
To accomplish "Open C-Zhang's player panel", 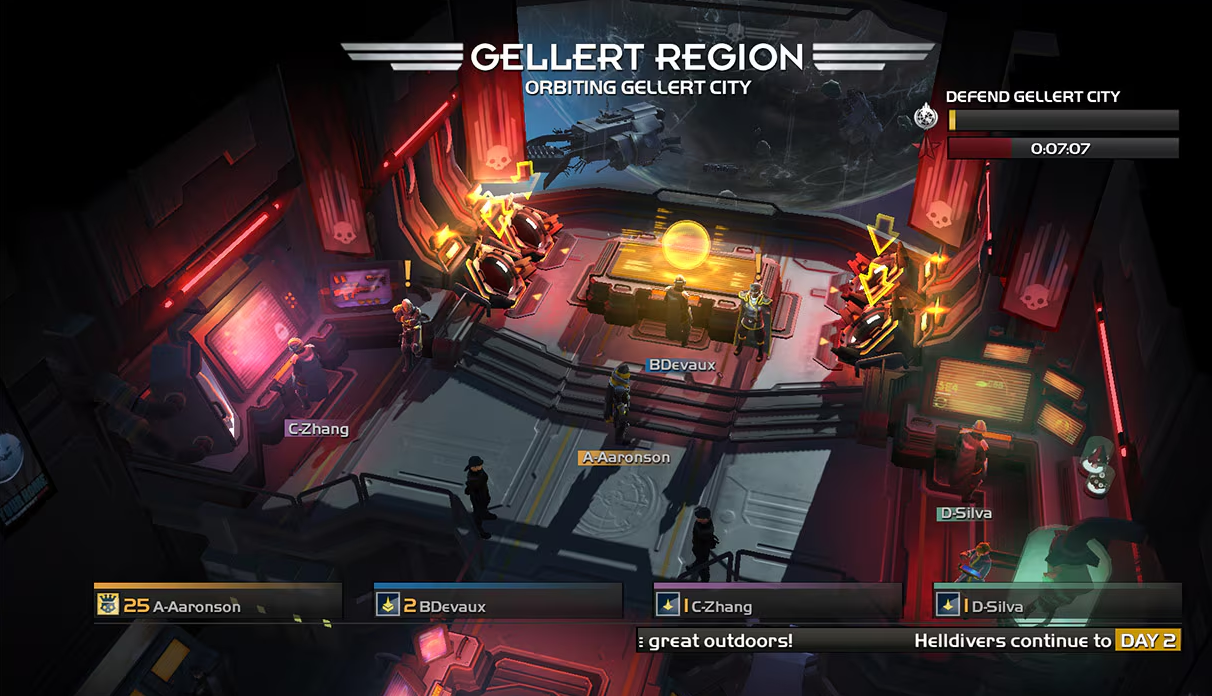I will click(x=777, y=604).
